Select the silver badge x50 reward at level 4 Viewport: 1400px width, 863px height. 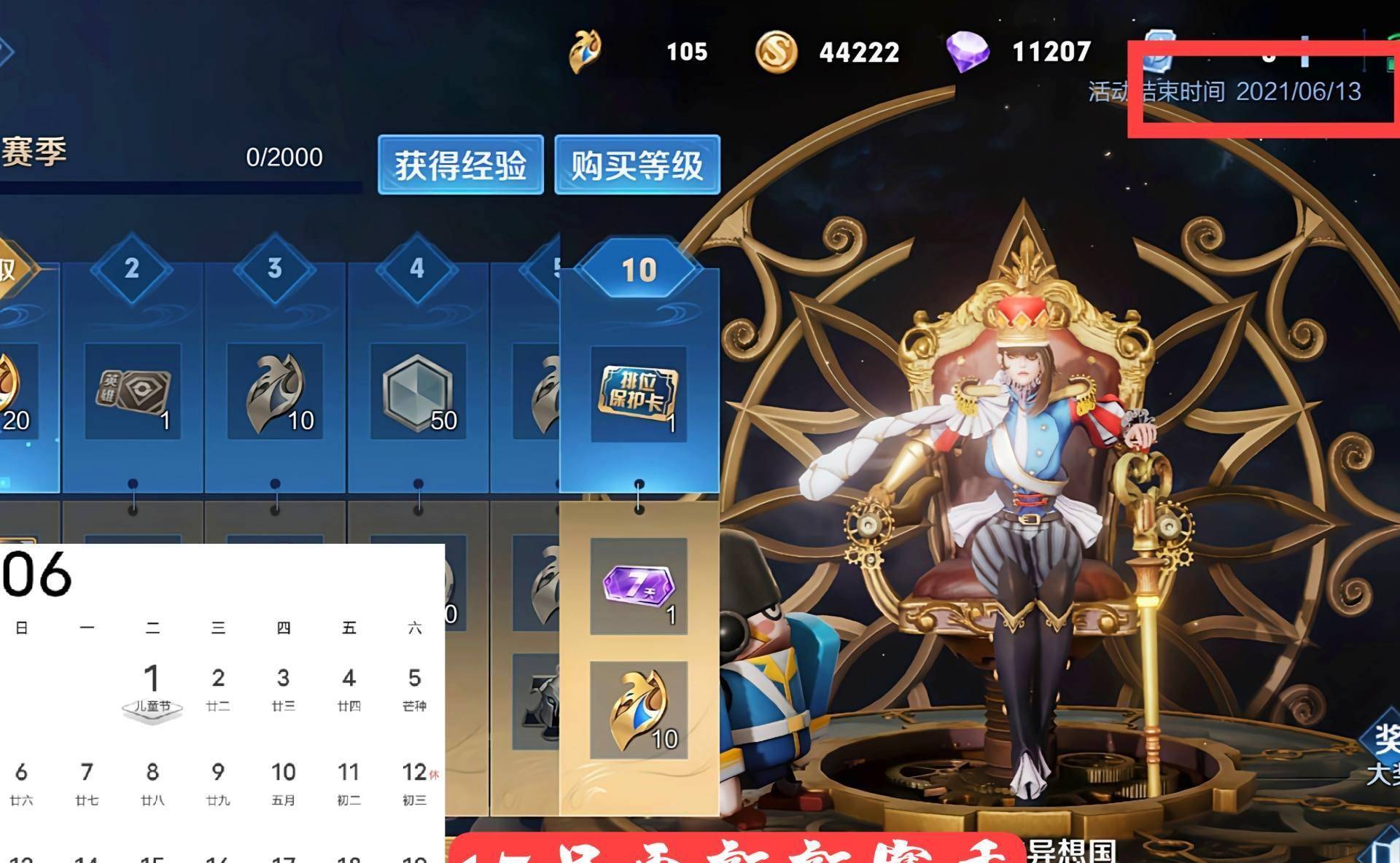(416, 391)
